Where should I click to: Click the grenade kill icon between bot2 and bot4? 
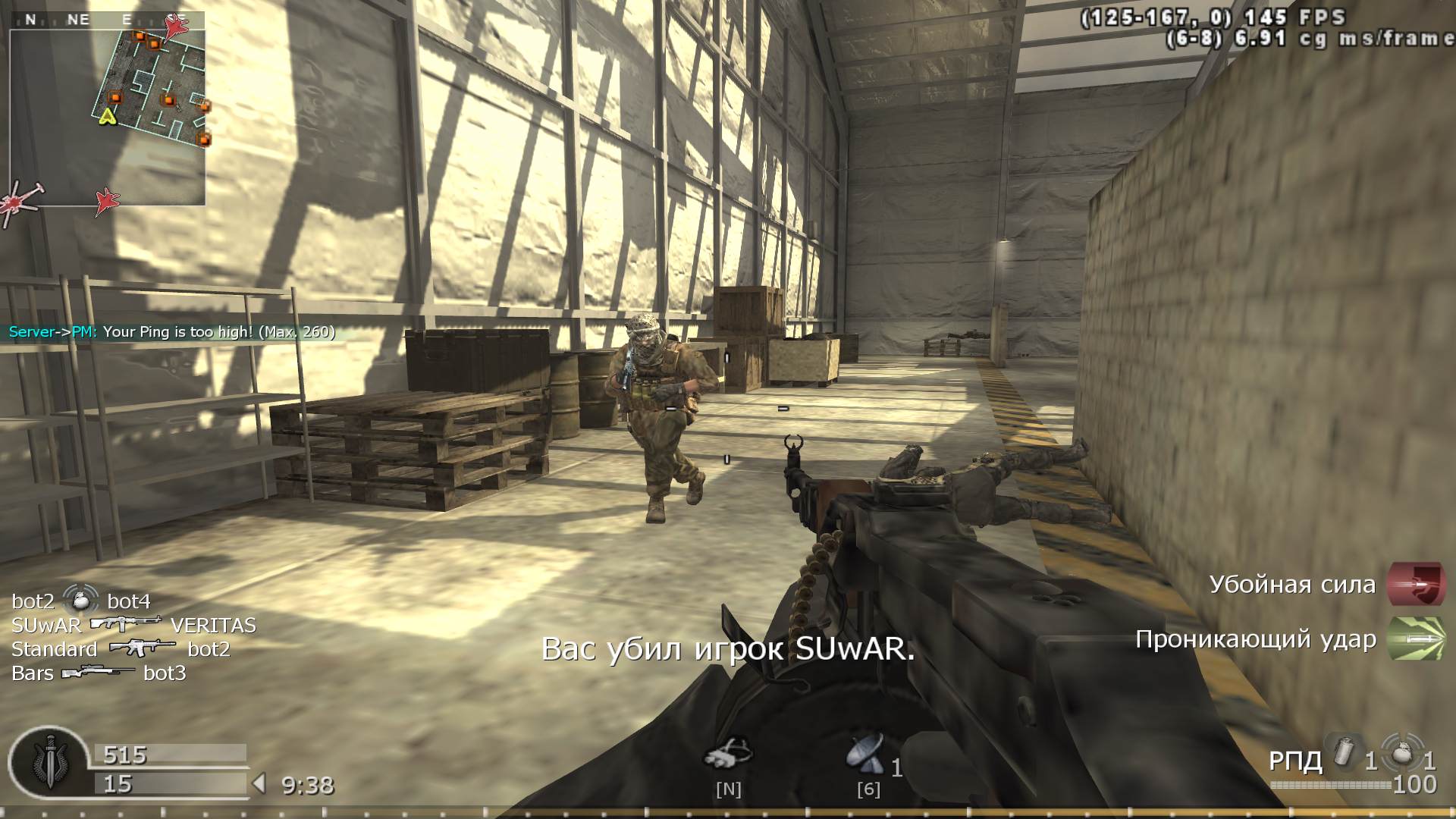pos(81,601)
